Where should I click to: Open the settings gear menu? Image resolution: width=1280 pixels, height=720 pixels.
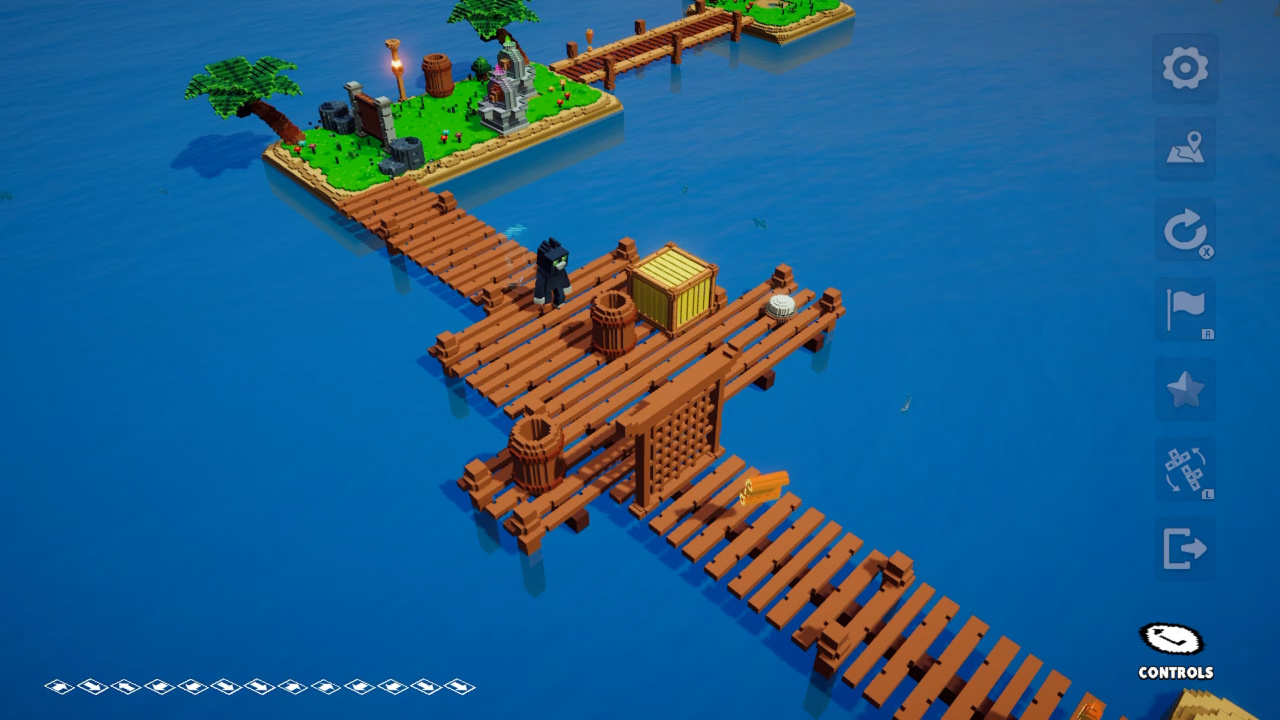point(1184,67)
